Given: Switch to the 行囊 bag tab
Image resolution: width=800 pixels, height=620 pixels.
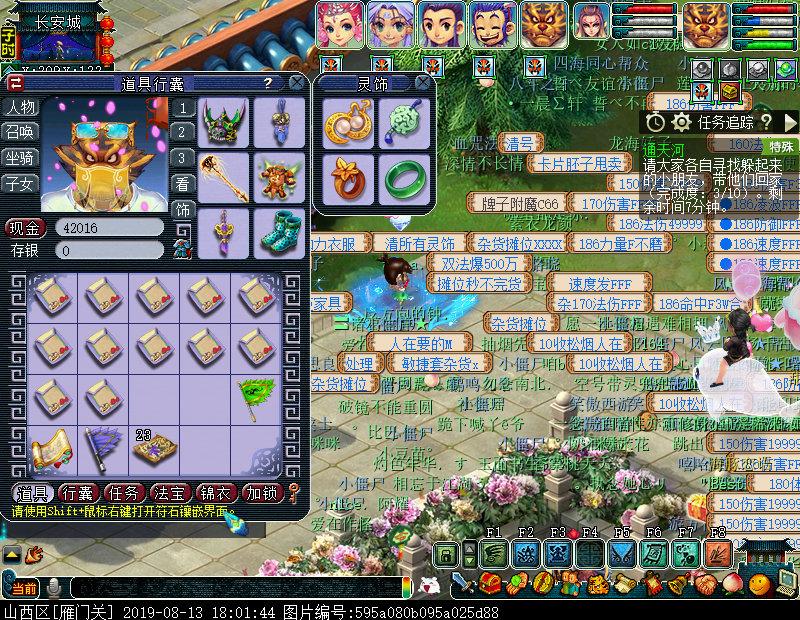Looking at the screenshot, I should 76,493.
